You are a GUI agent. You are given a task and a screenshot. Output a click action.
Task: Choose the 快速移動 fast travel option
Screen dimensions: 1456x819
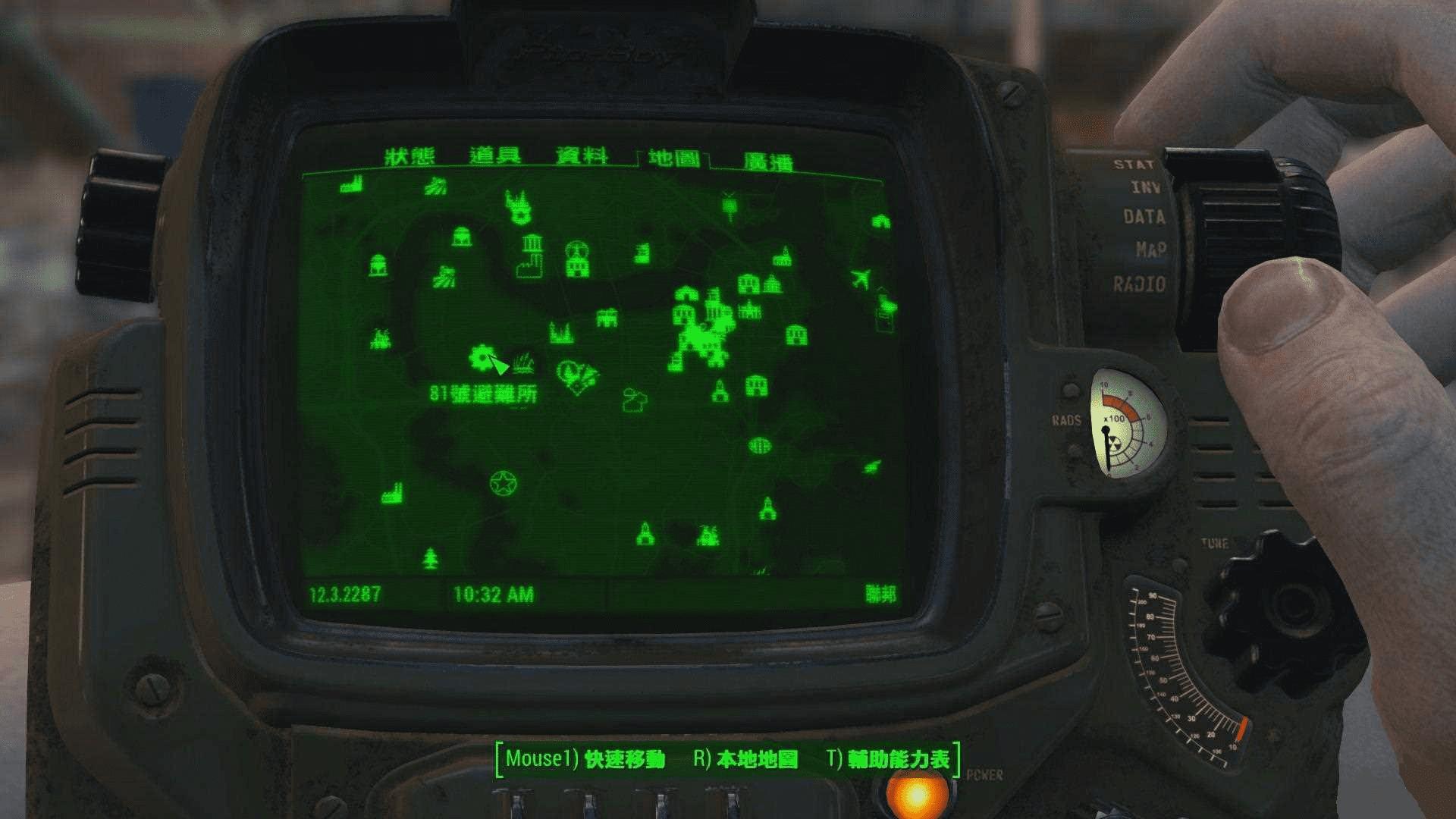585,759
